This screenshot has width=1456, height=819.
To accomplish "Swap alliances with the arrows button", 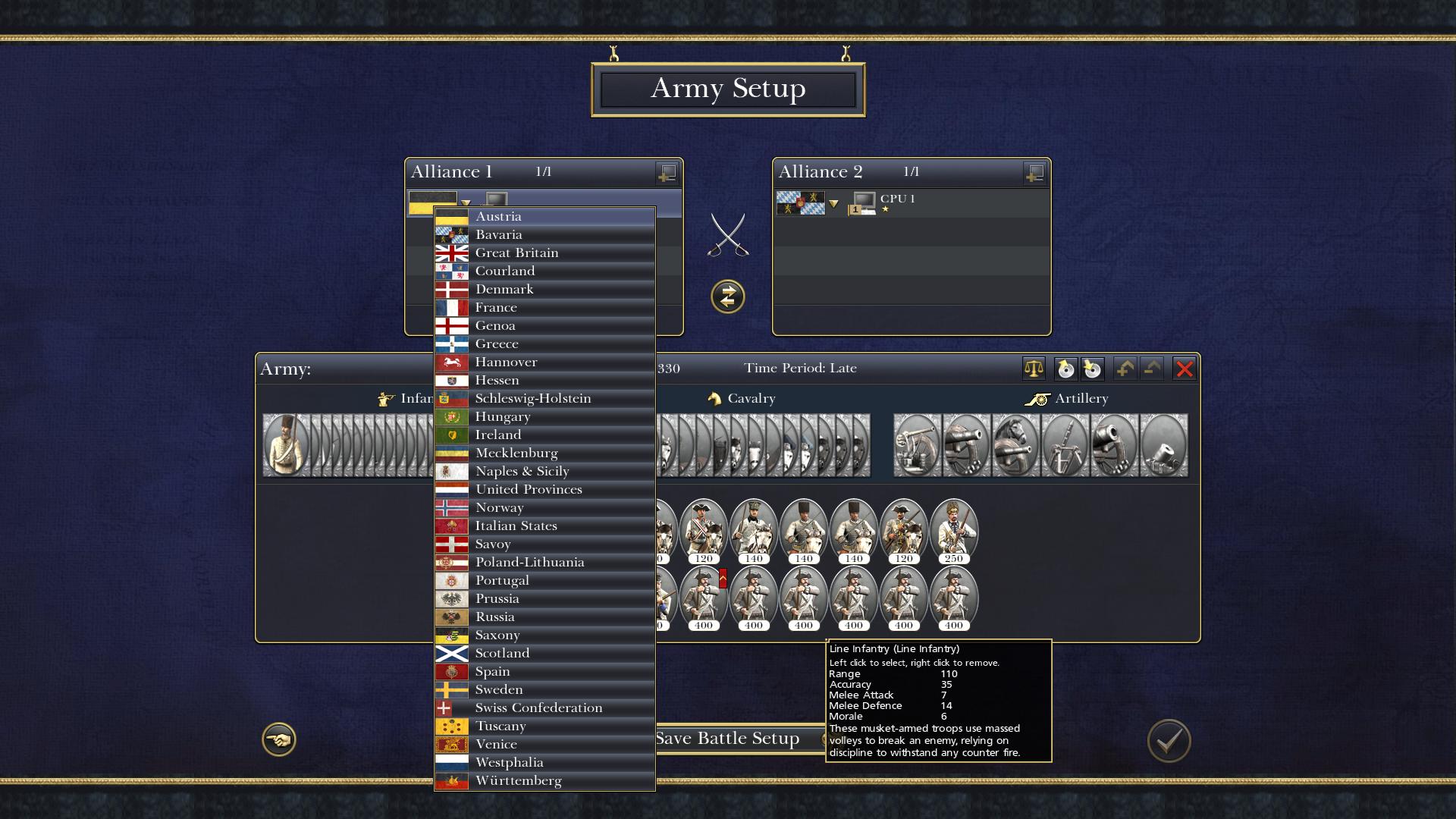I will (x=727, y=297).
